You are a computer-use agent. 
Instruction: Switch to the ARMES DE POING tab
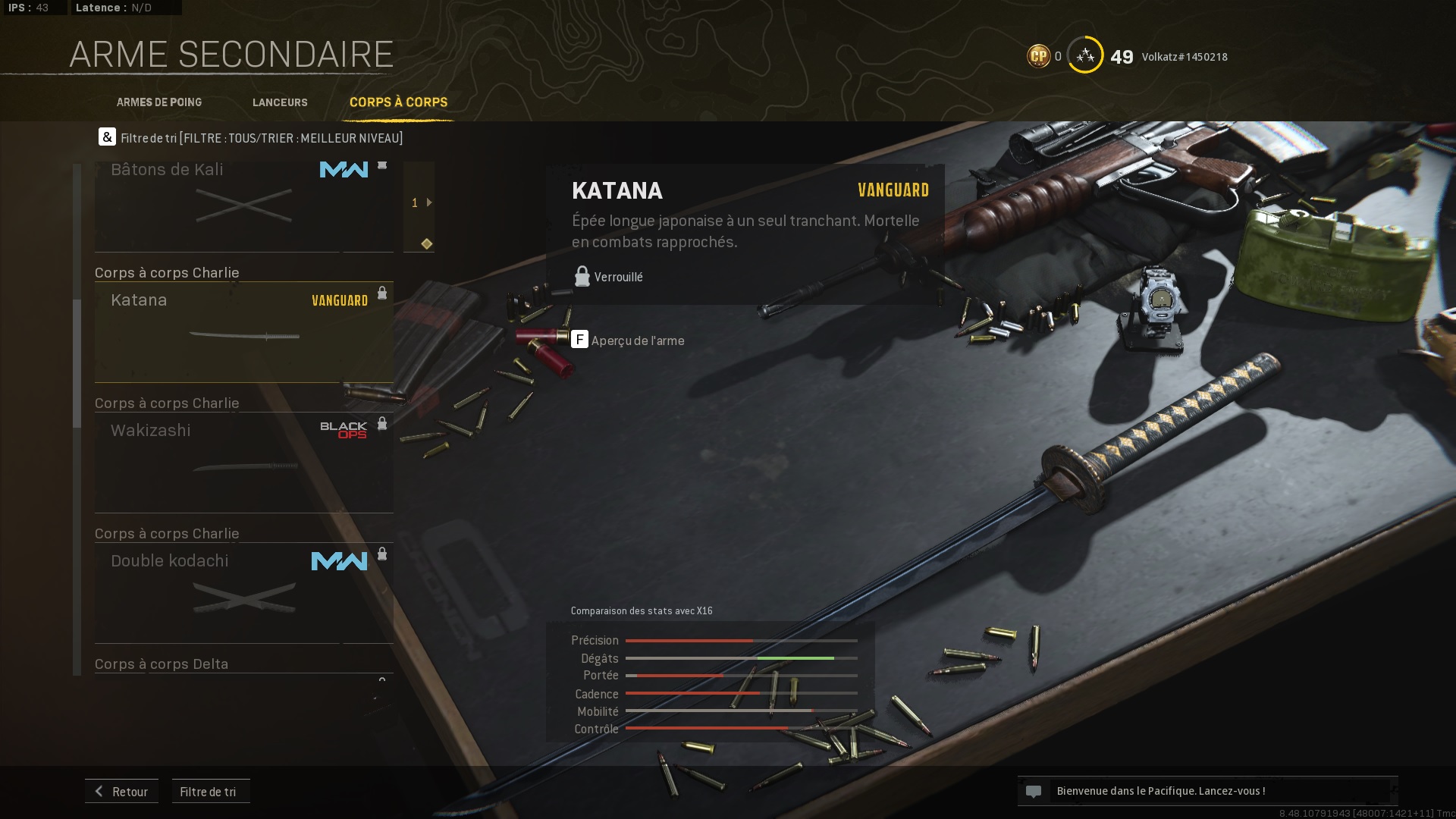159,102
